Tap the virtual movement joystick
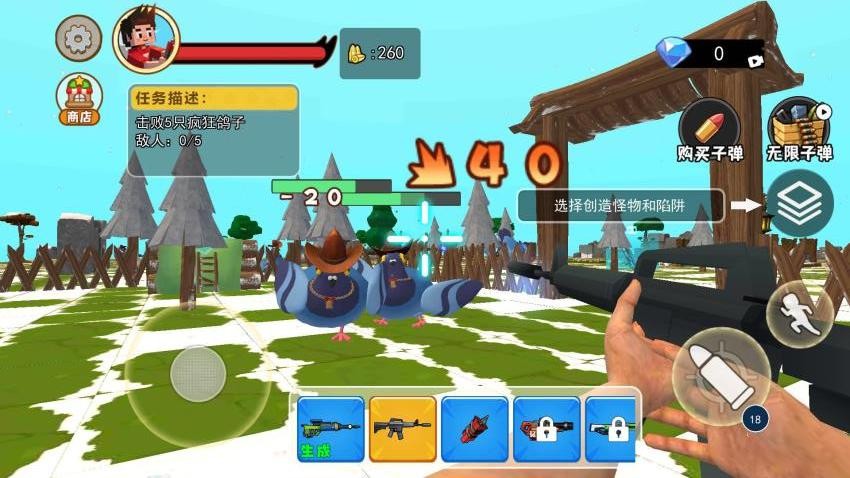The height and width of the screenshot is (478, 850). click(x=198, y=374)
